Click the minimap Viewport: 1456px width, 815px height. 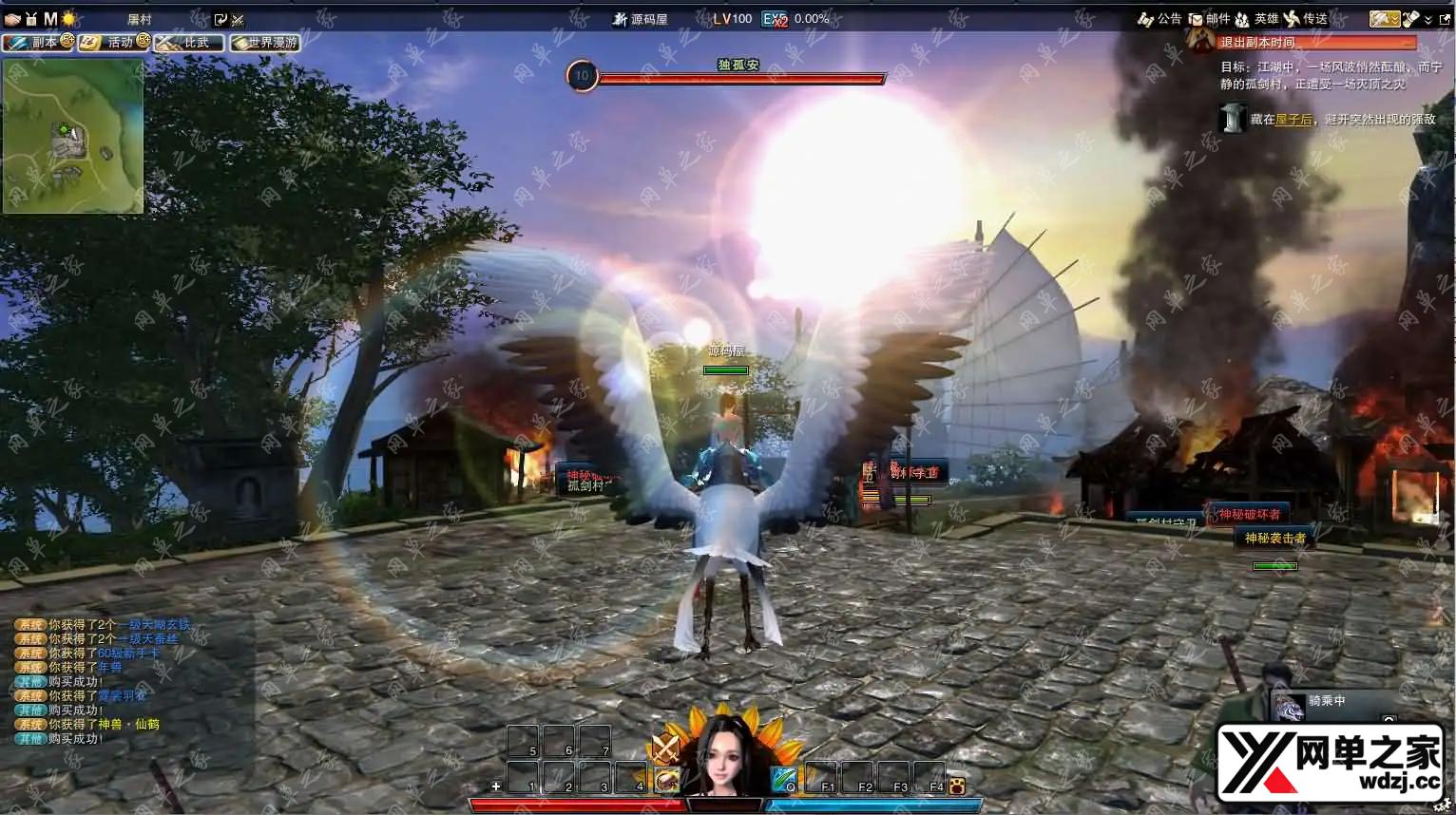click(73, 136)
